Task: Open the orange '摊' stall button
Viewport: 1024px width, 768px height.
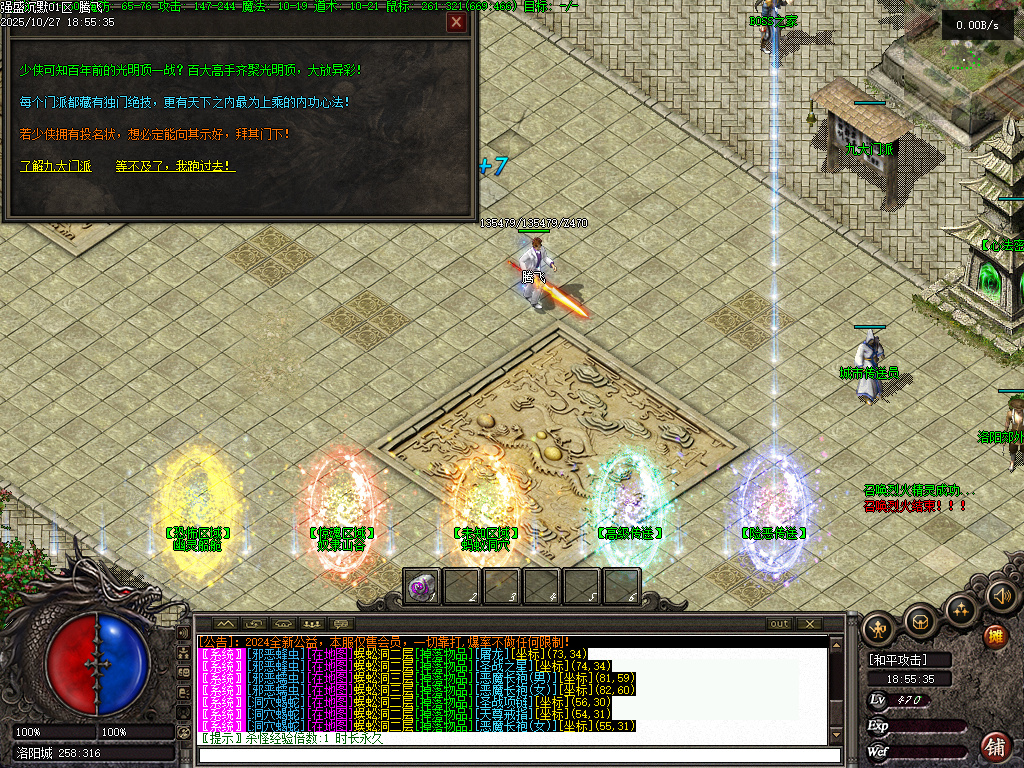Action: click(995, 636)
